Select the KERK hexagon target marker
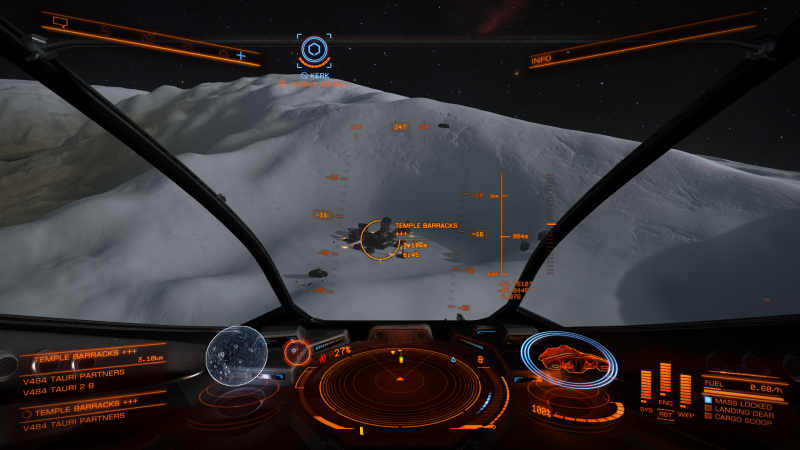The width and height of the screenshot is (800, 450). point(314,50)
